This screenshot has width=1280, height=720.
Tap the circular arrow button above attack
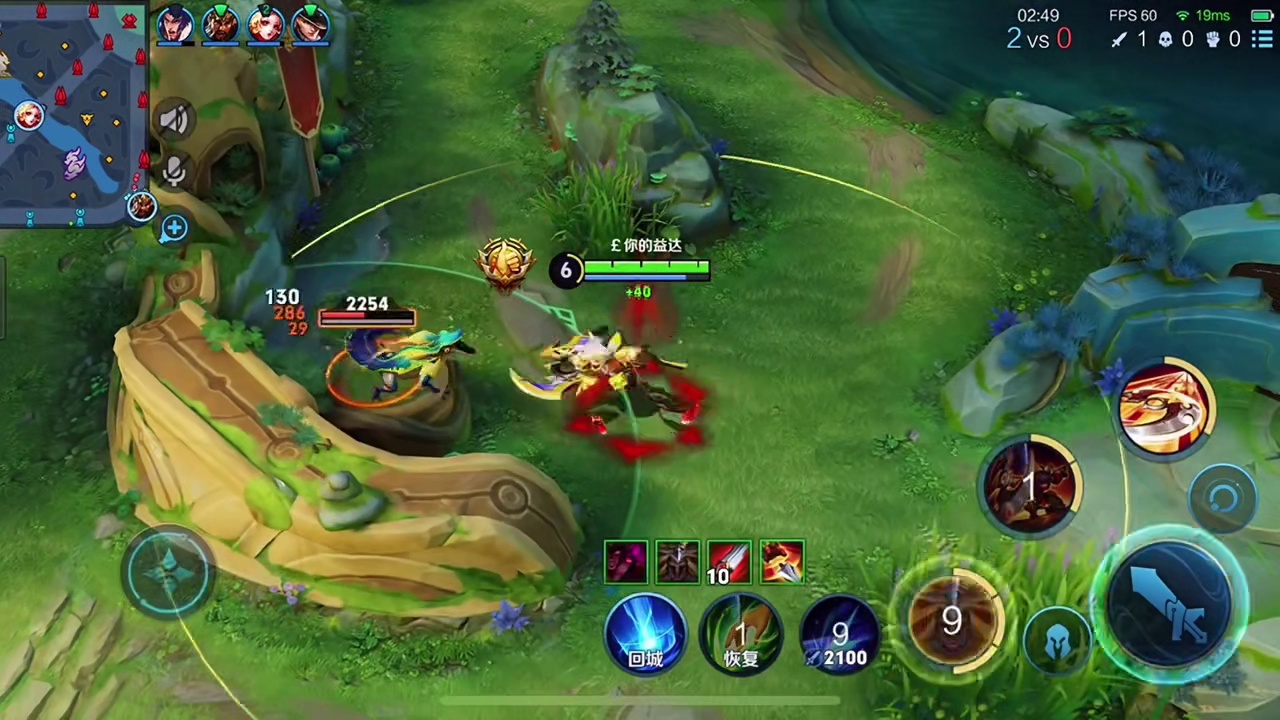tap(1223, 498)
